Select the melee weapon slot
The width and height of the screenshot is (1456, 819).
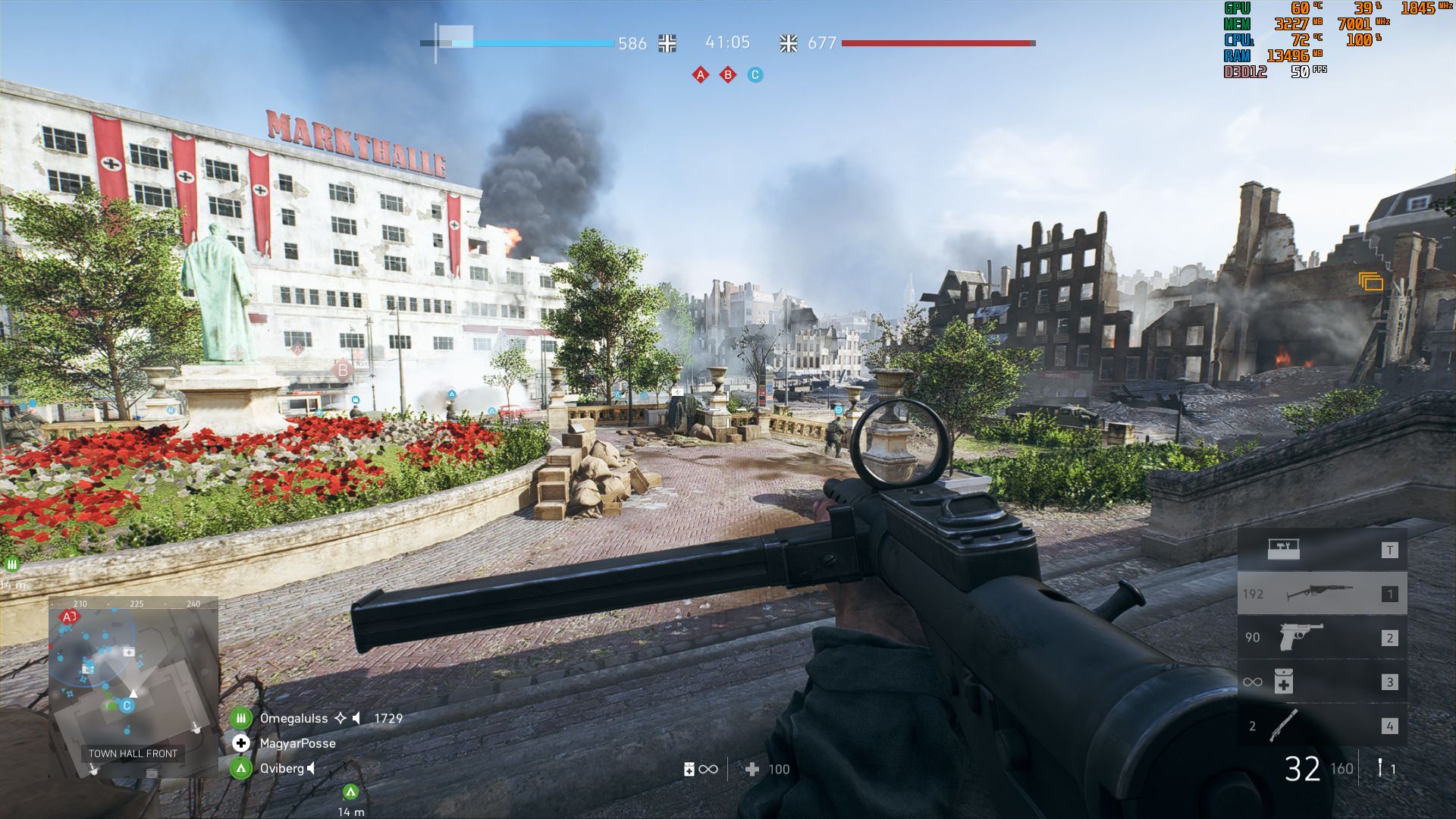pyautogui.click(x=1322, y=726)
